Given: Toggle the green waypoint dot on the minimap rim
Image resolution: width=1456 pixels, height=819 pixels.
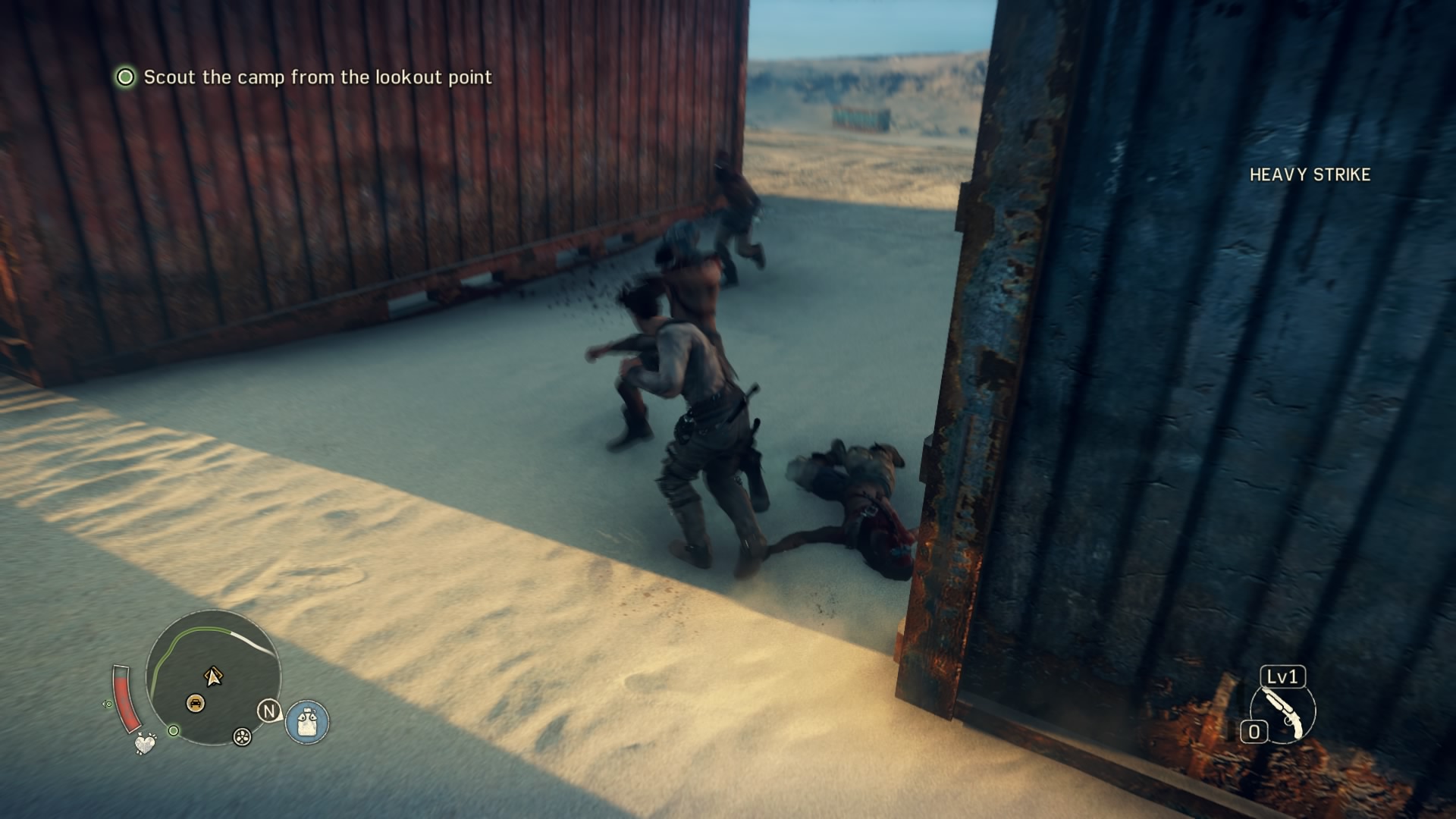Looking at the screenshot, I should tap(174, 732).
